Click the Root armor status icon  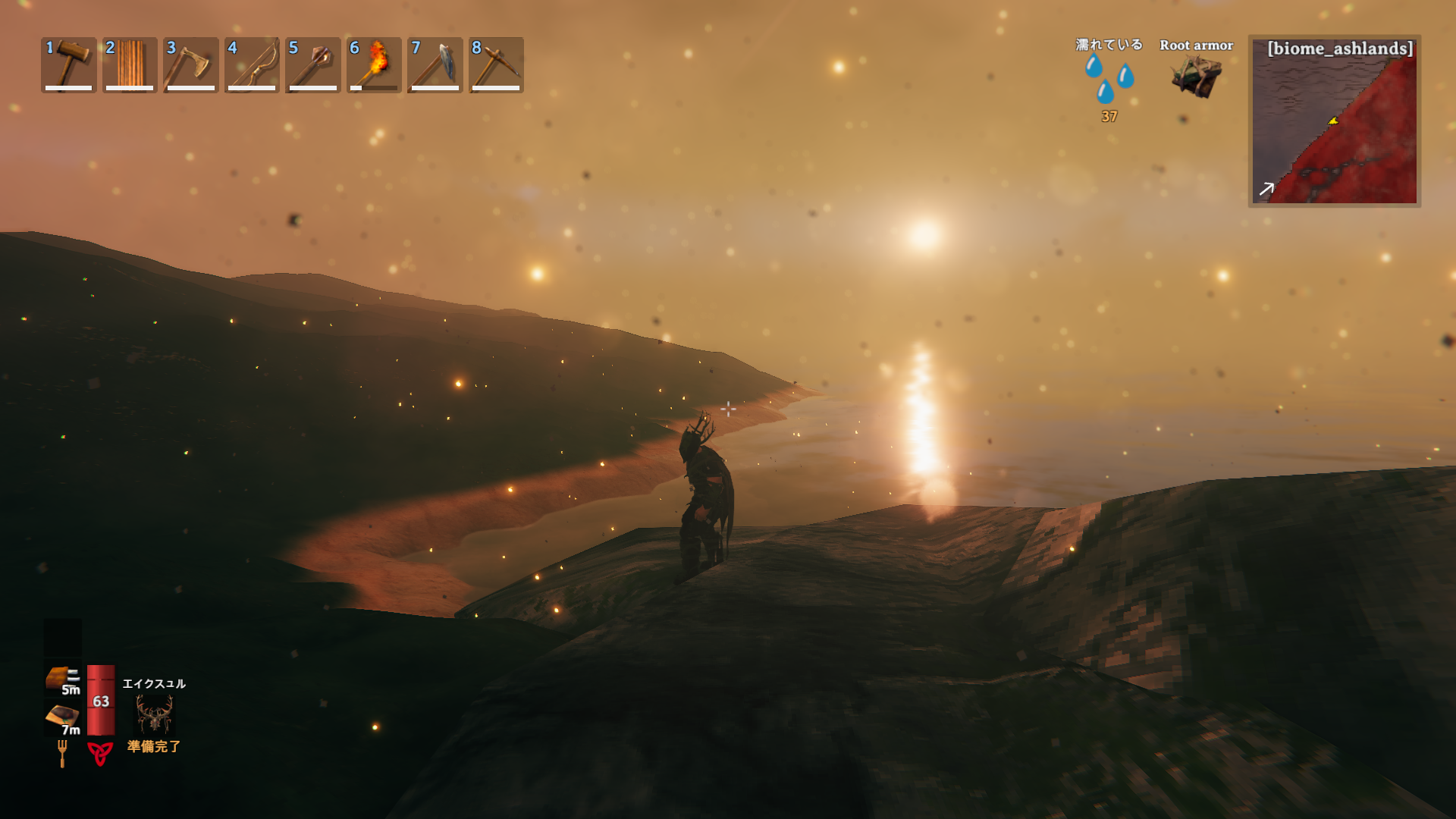[x=1196, y=76]
